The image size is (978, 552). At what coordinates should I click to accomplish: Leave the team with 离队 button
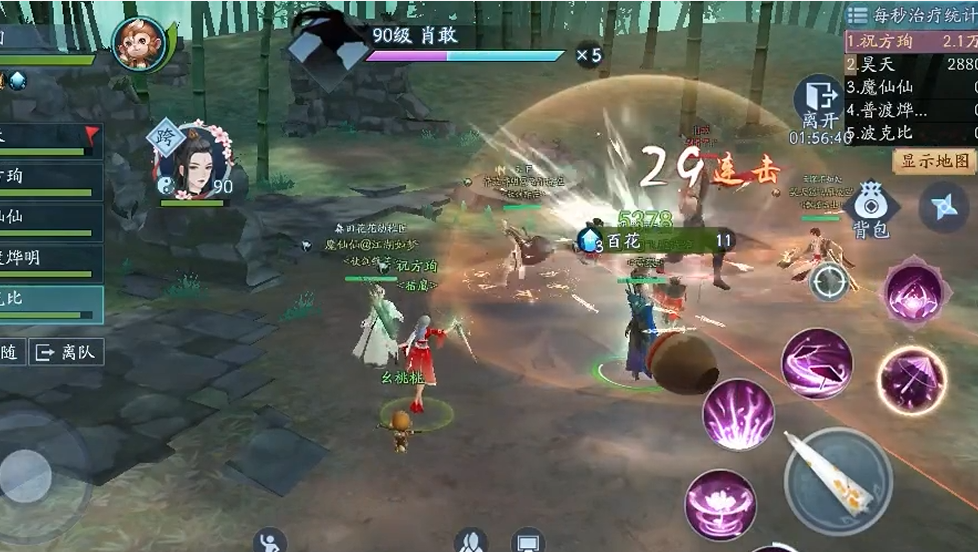coord(67,352)
